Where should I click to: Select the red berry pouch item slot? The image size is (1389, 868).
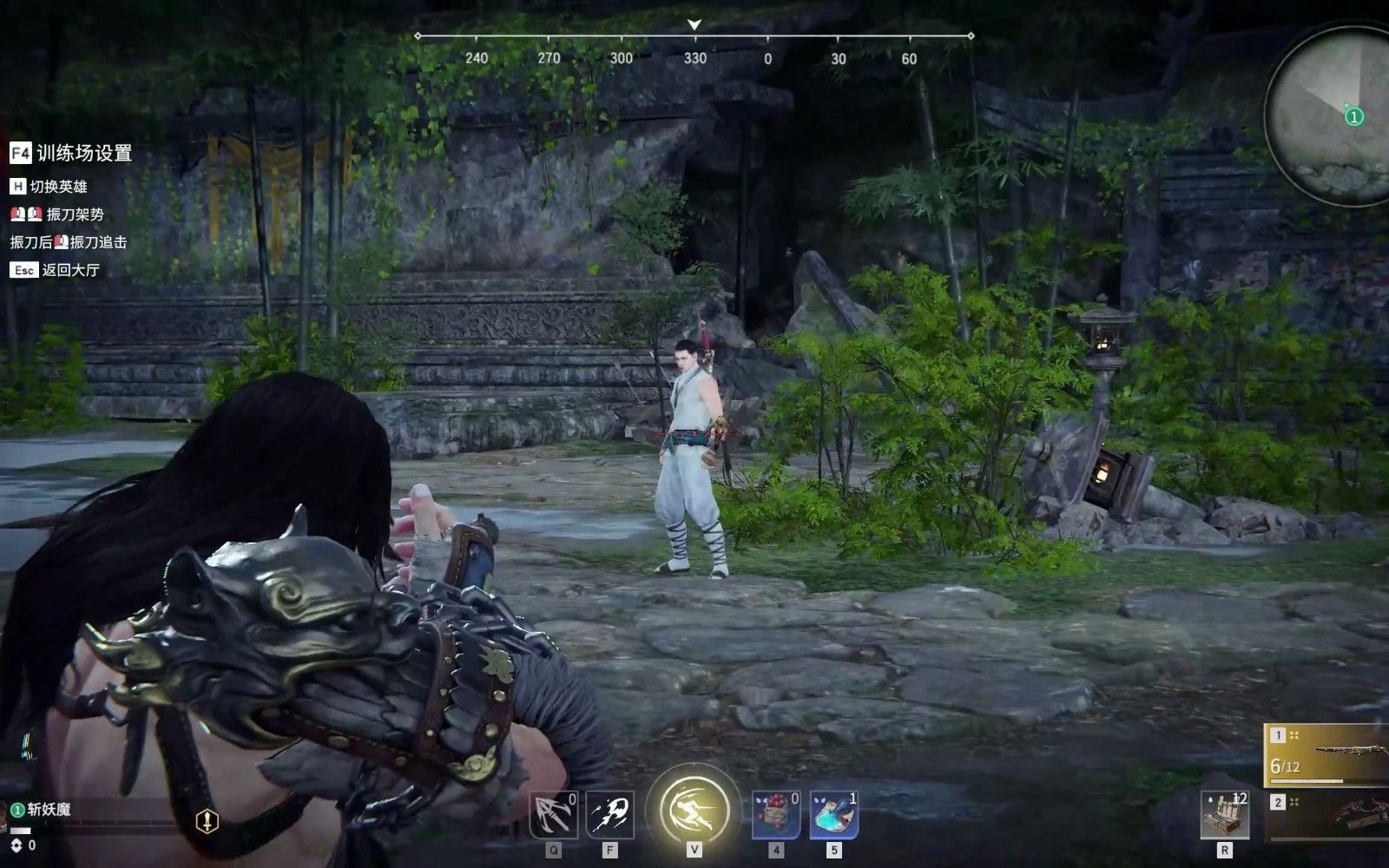(775, 814)
